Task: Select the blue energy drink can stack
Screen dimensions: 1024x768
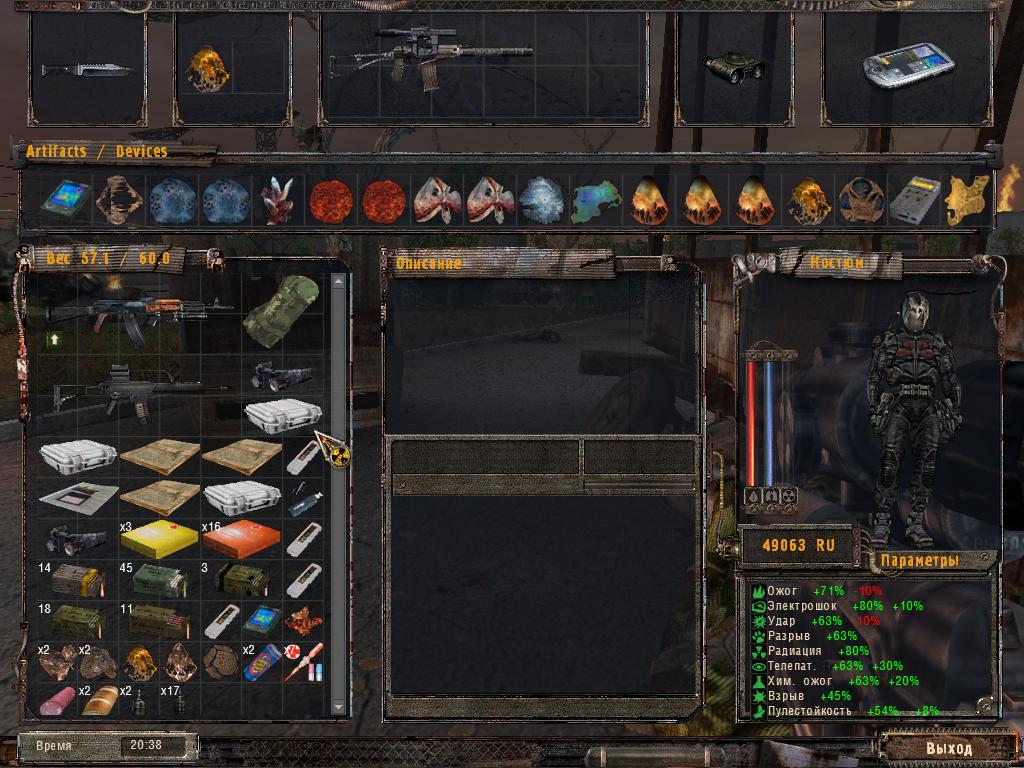Action: pyautogui.click(x=262, y=661)
